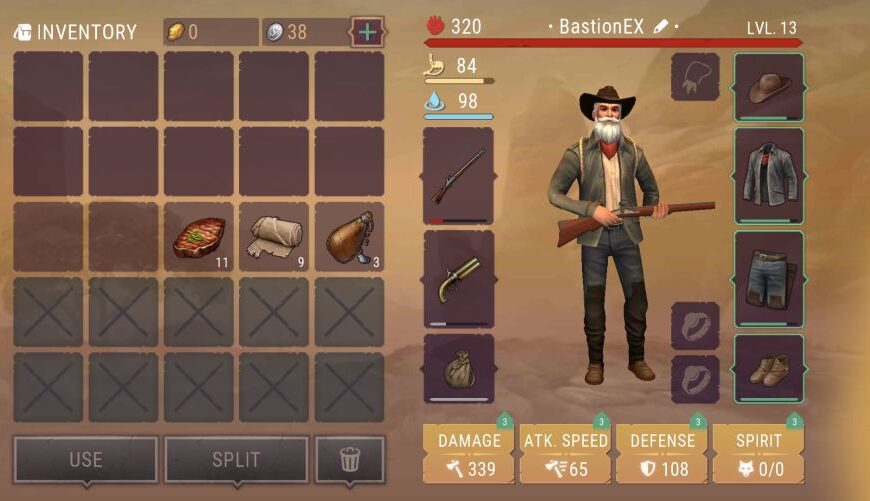
Task: Open the DAMAGE stat panel
Action: [x=469, y=454]
